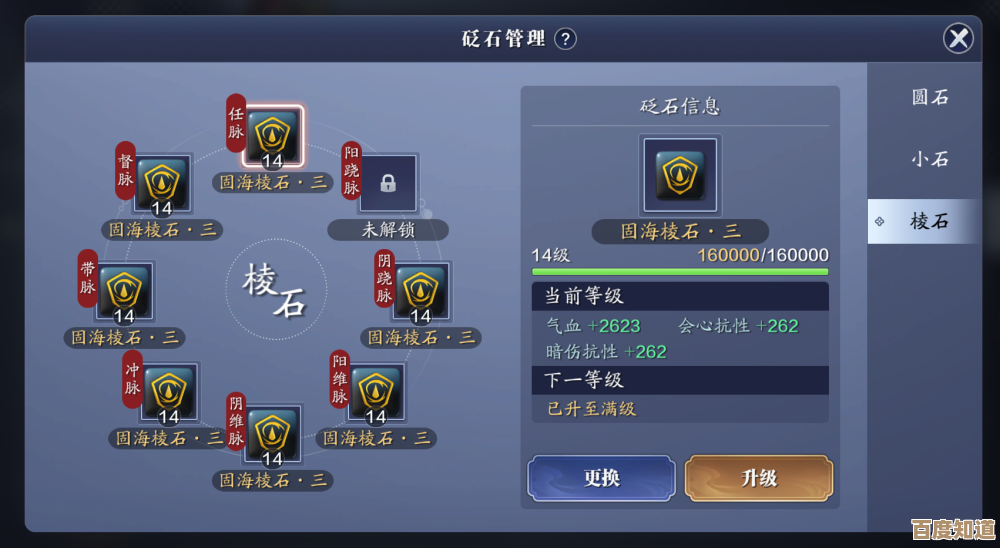Select the 冲脉 stone slot
The height and width of the screenshot is (548, 1000).
[x=169, y=392]
